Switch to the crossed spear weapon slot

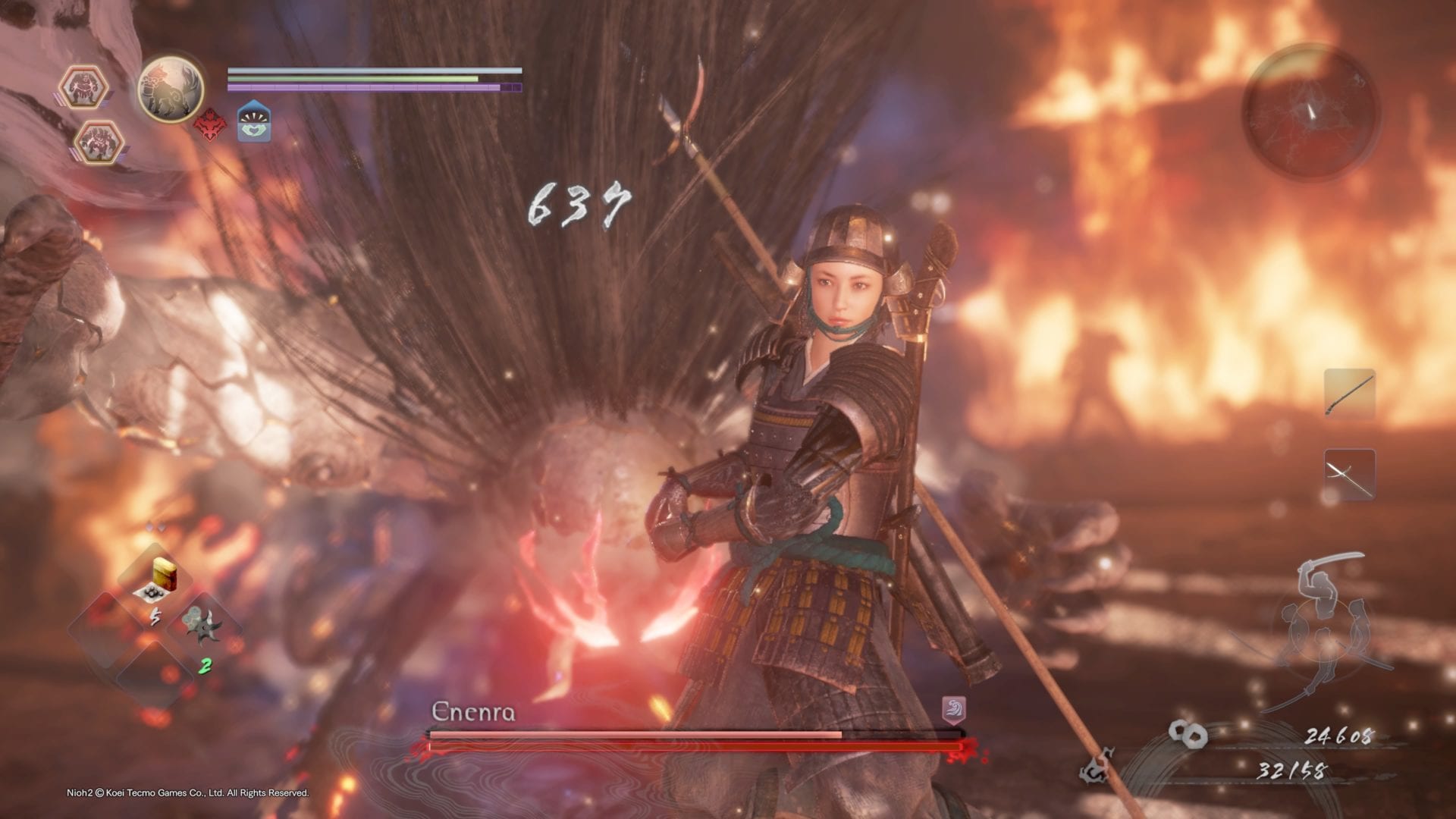1349,474
